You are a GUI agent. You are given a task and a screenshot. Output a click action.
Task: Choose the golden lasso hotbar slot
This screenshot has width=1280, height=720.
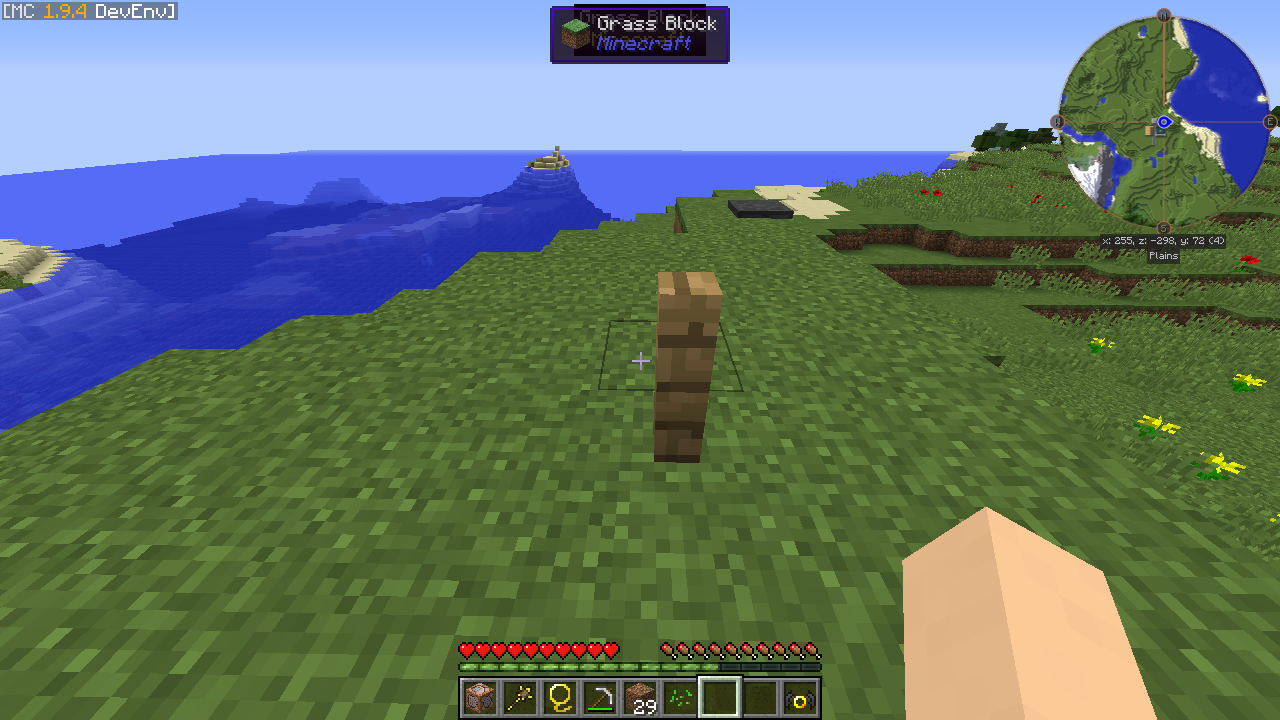click(x=560, y=698)
